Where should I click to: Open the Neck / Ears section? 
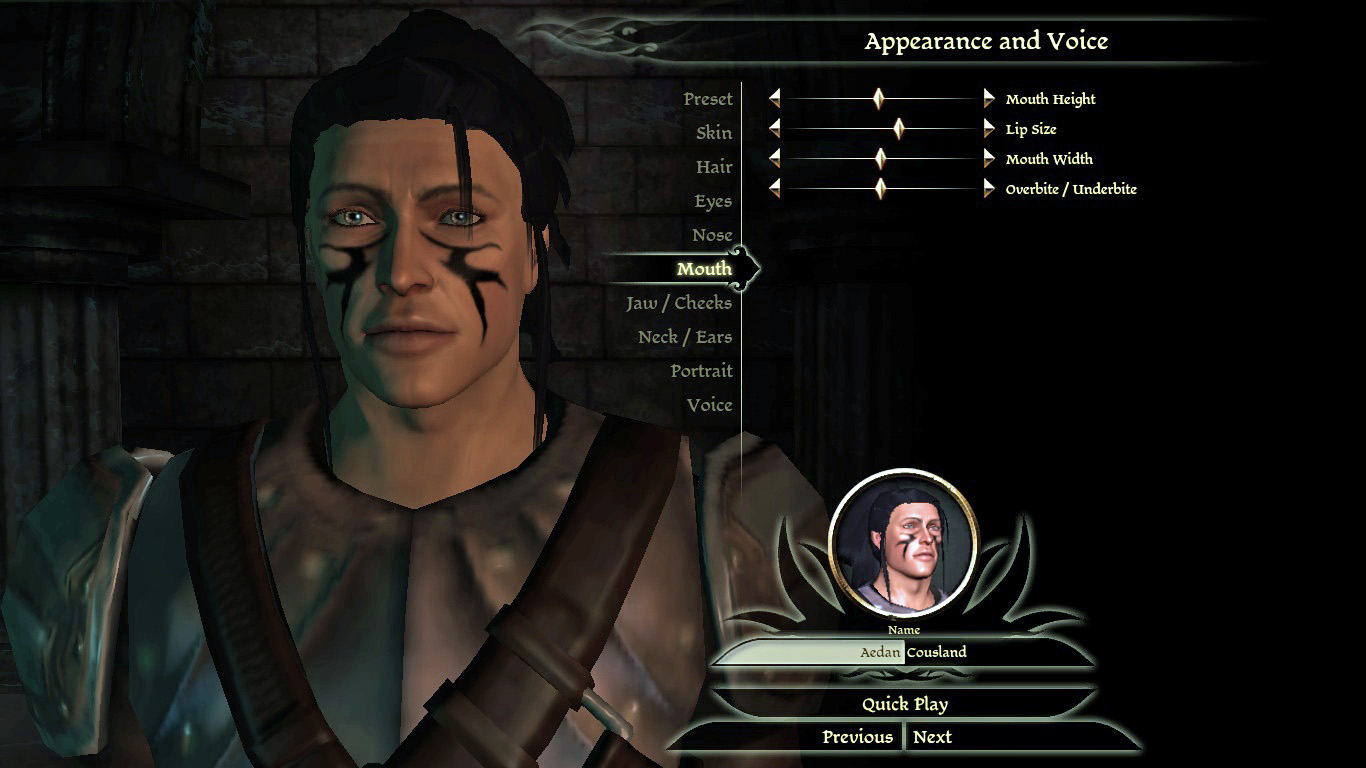[685, 337]
